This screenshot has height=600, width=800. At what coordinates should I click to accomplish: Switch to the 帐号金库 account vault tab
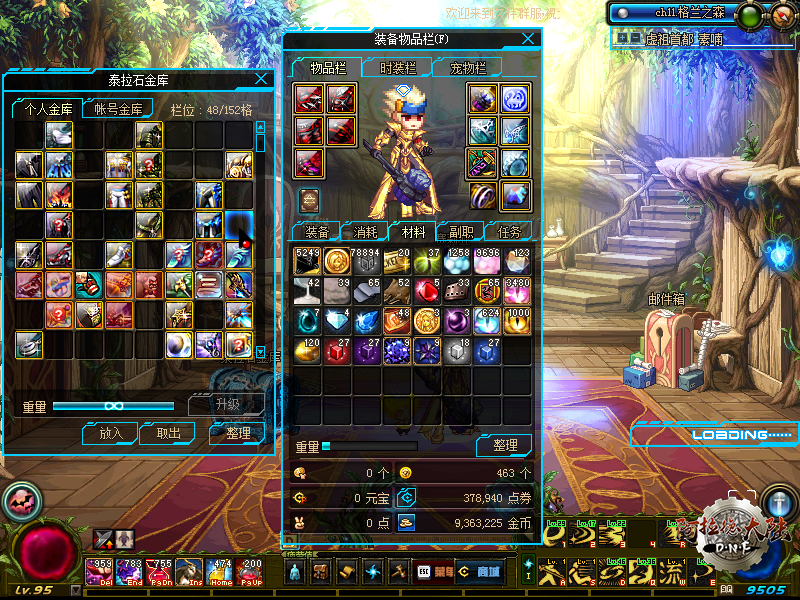pyautogui.click(x=117, y=109)
